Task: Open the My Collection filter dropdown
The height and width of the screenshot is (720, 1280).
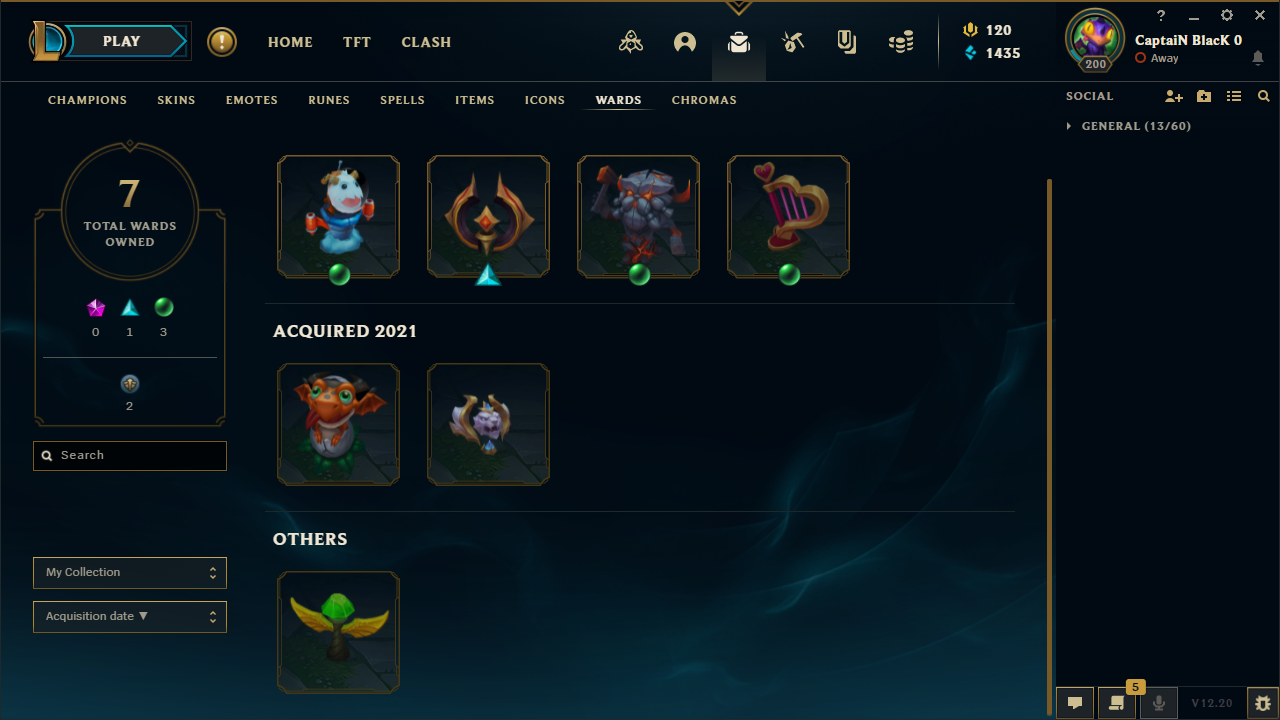Action: click(130, 573)
